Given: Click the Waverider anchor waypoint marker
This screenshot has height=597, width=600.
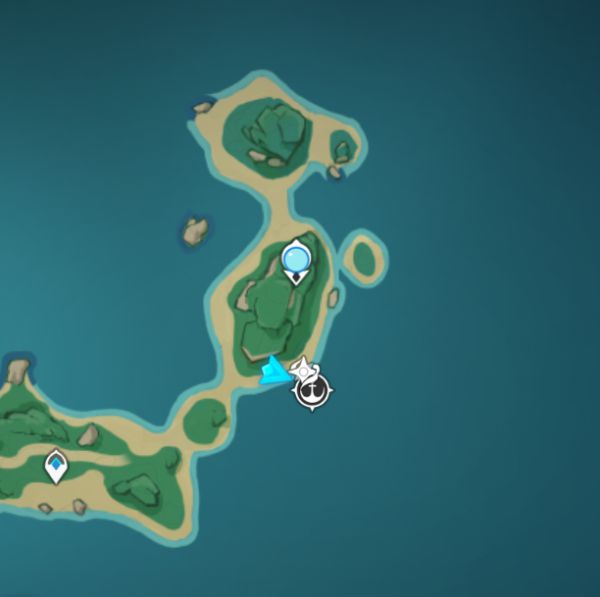Looking at the screenshot, I should tap(313, 389).
